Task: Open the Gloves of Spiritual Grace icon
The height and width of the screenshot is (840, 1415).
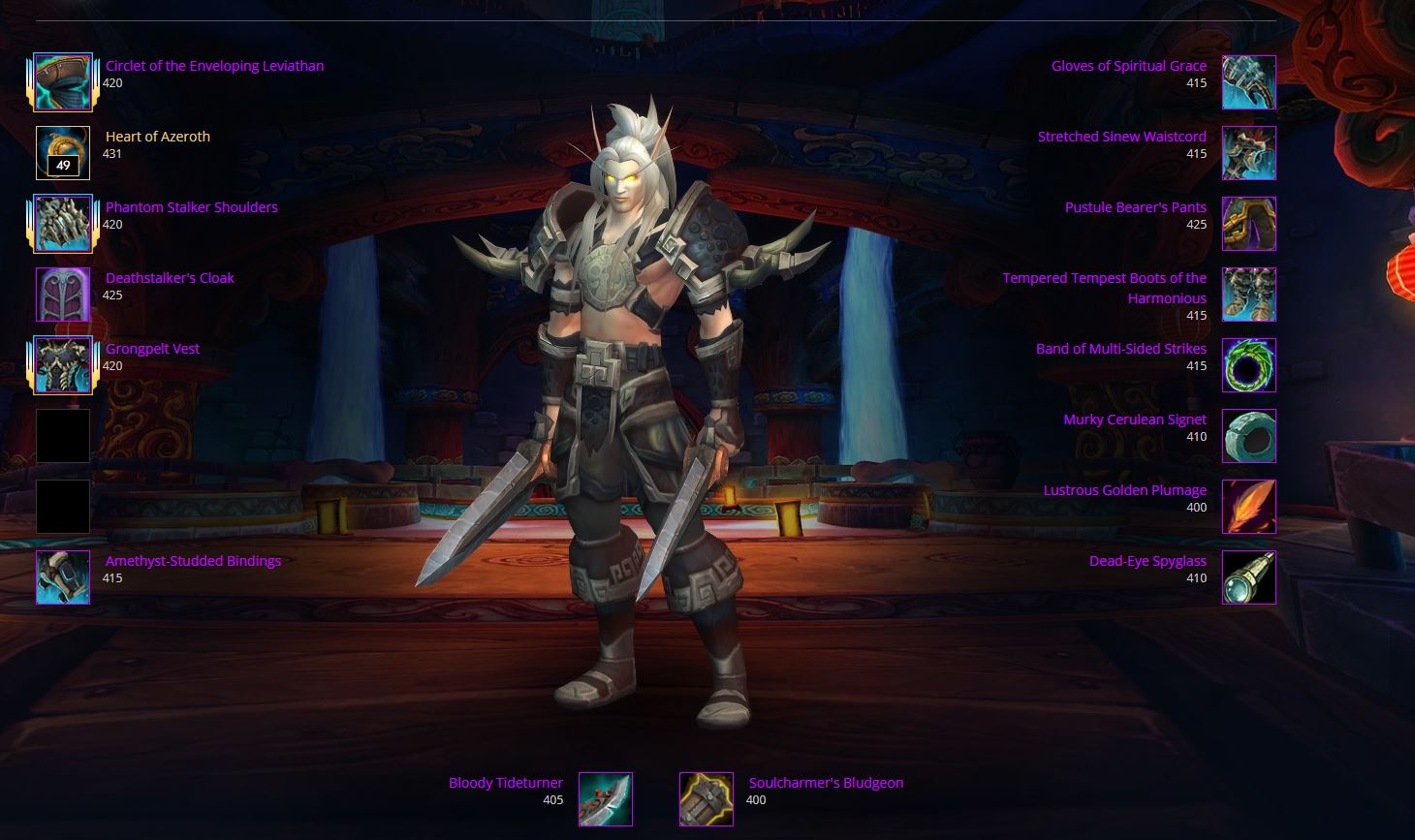Action: (1248, 81)
